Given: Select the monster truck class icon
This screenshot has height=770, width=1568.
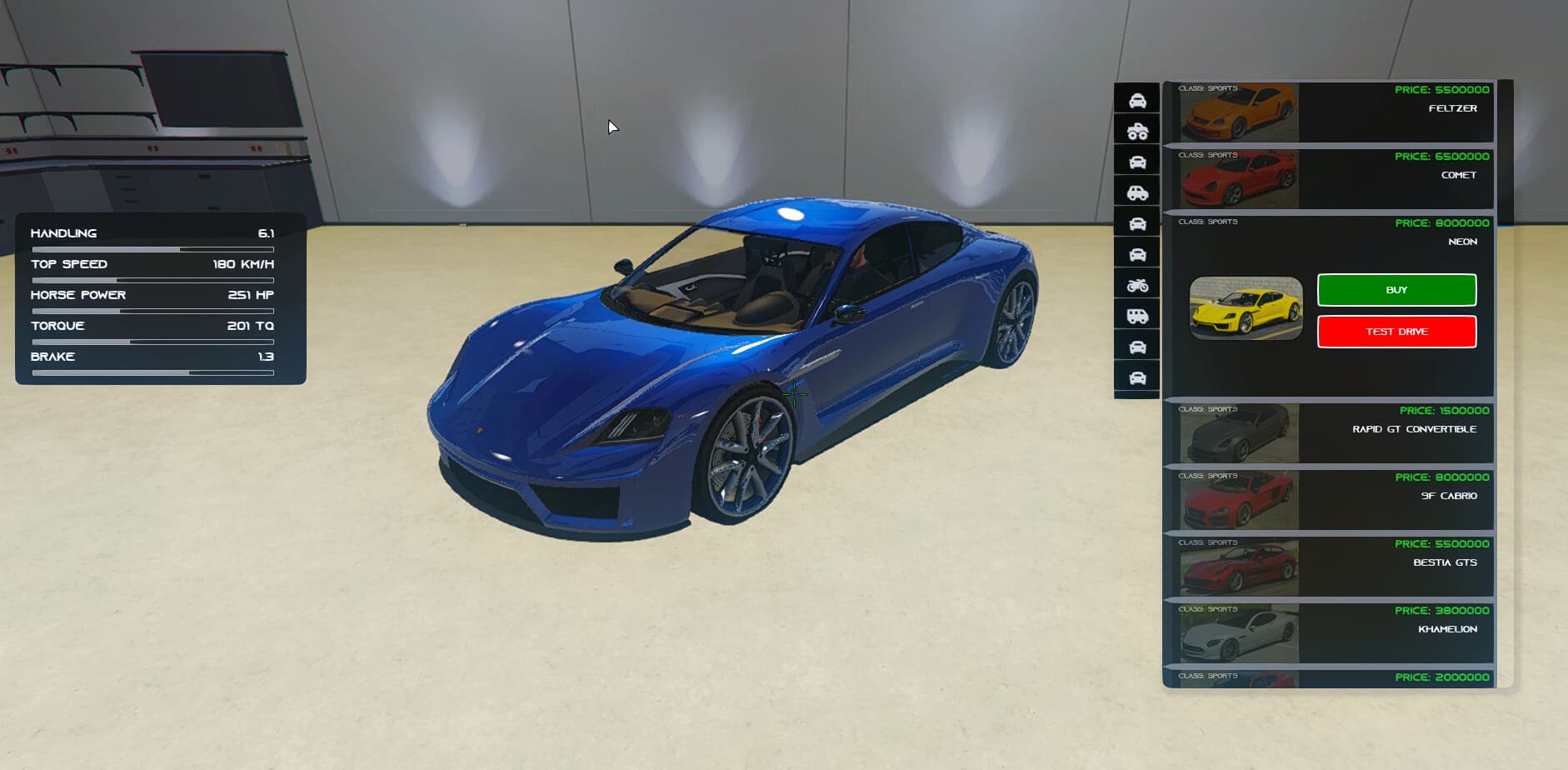Looking at the screenshot, I should click(x=1137, y=130).
